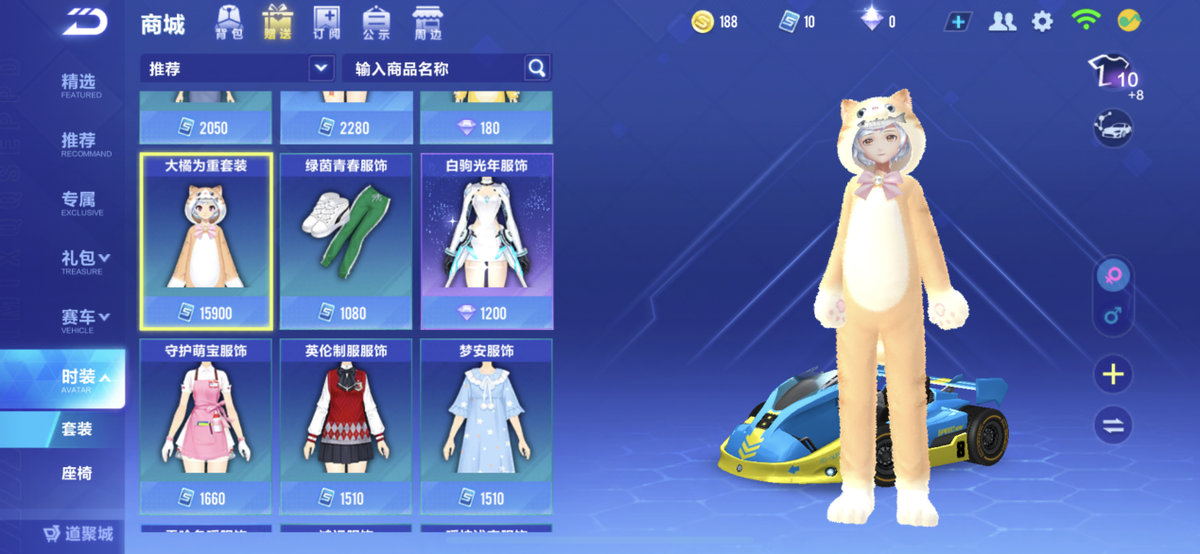This screenshot has width=1200, height=554.
Task: Choose the 梦安服饰 blue pajama outfit
Action: click(486, 425)
